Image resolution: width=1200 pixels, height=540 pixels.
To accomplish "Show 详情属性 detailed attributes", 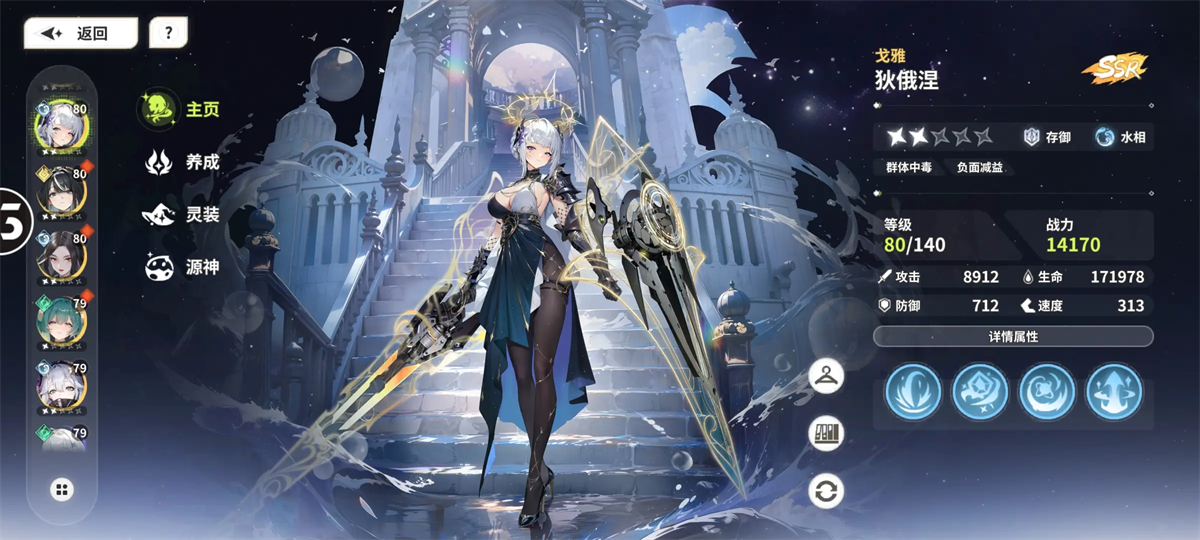I will click(x=1013, y=337).
